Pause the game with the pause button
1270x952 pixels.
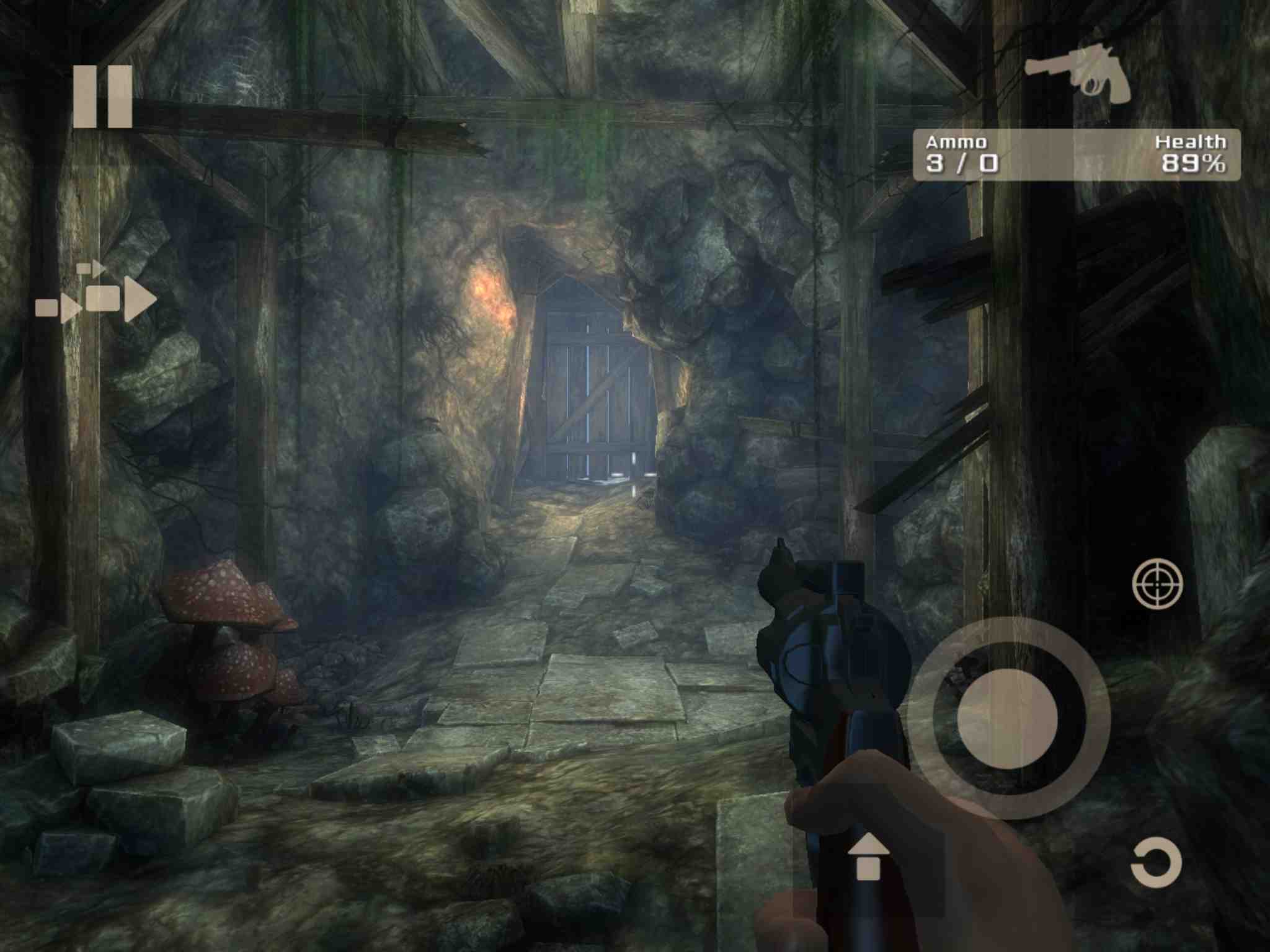tap(102, 97)
